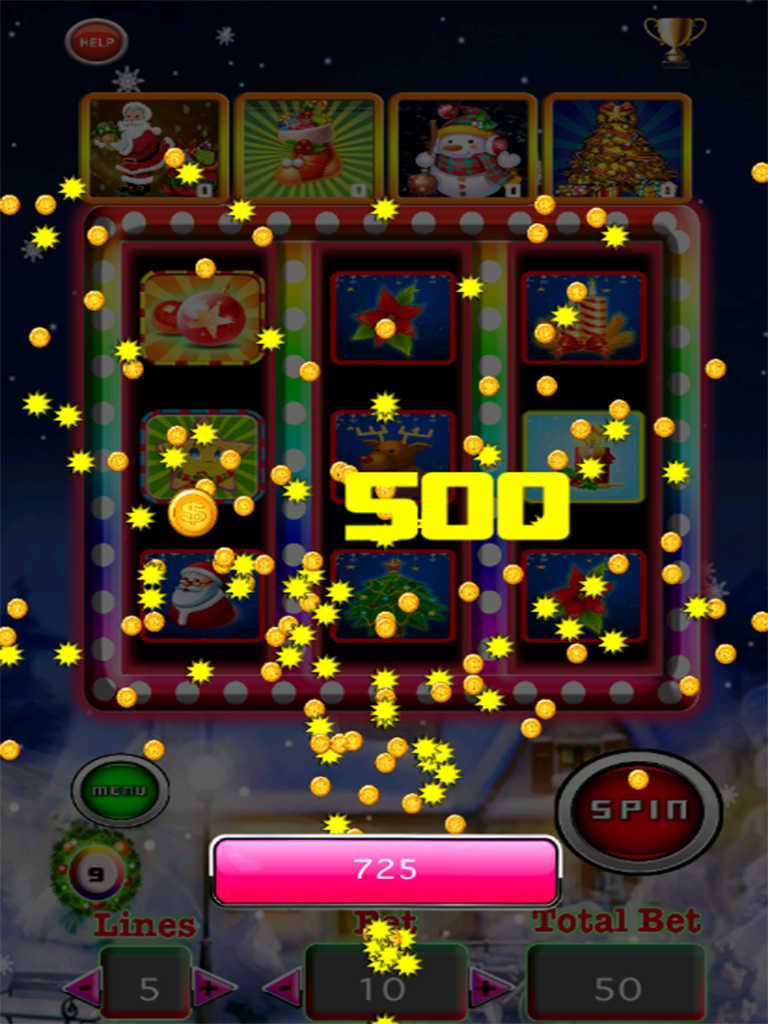Screen dimensions: 768x1024
Task: Open the green Menu button
Action: click(x=120, y=790)
